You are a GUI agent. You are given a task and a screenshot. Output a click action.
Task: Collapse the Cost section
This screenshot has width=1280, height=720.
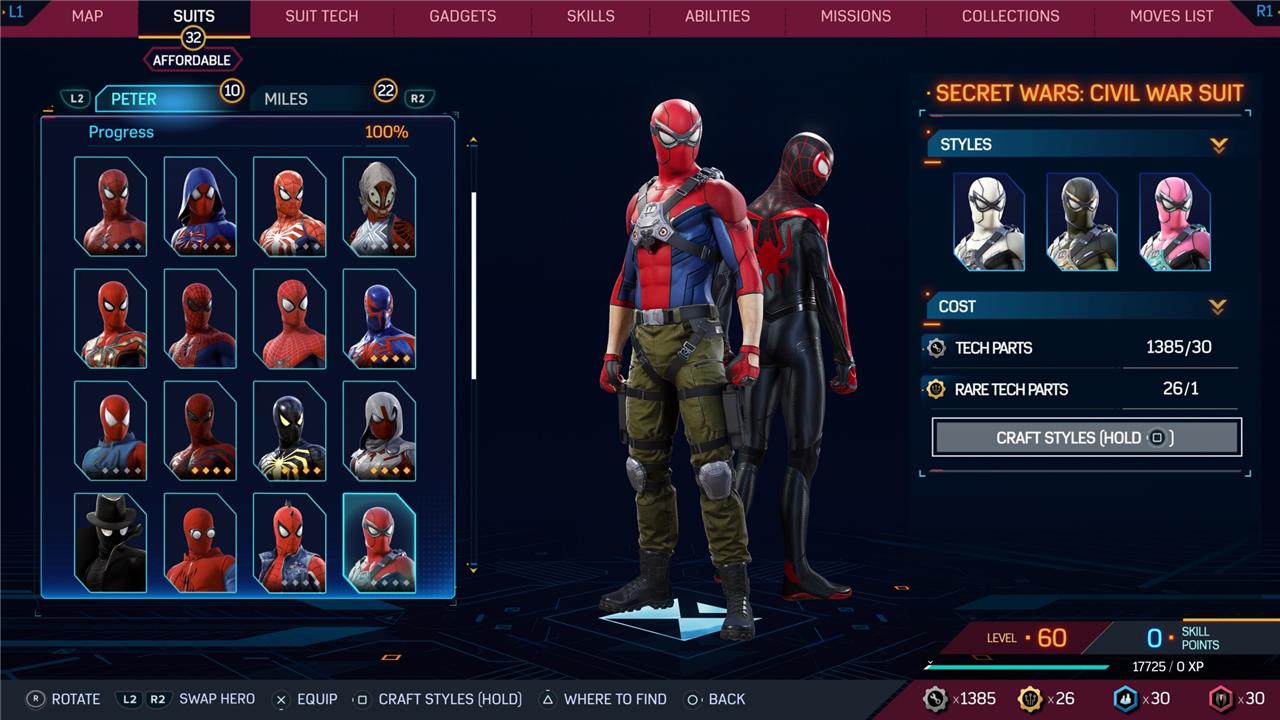[x=1218, y=306]
